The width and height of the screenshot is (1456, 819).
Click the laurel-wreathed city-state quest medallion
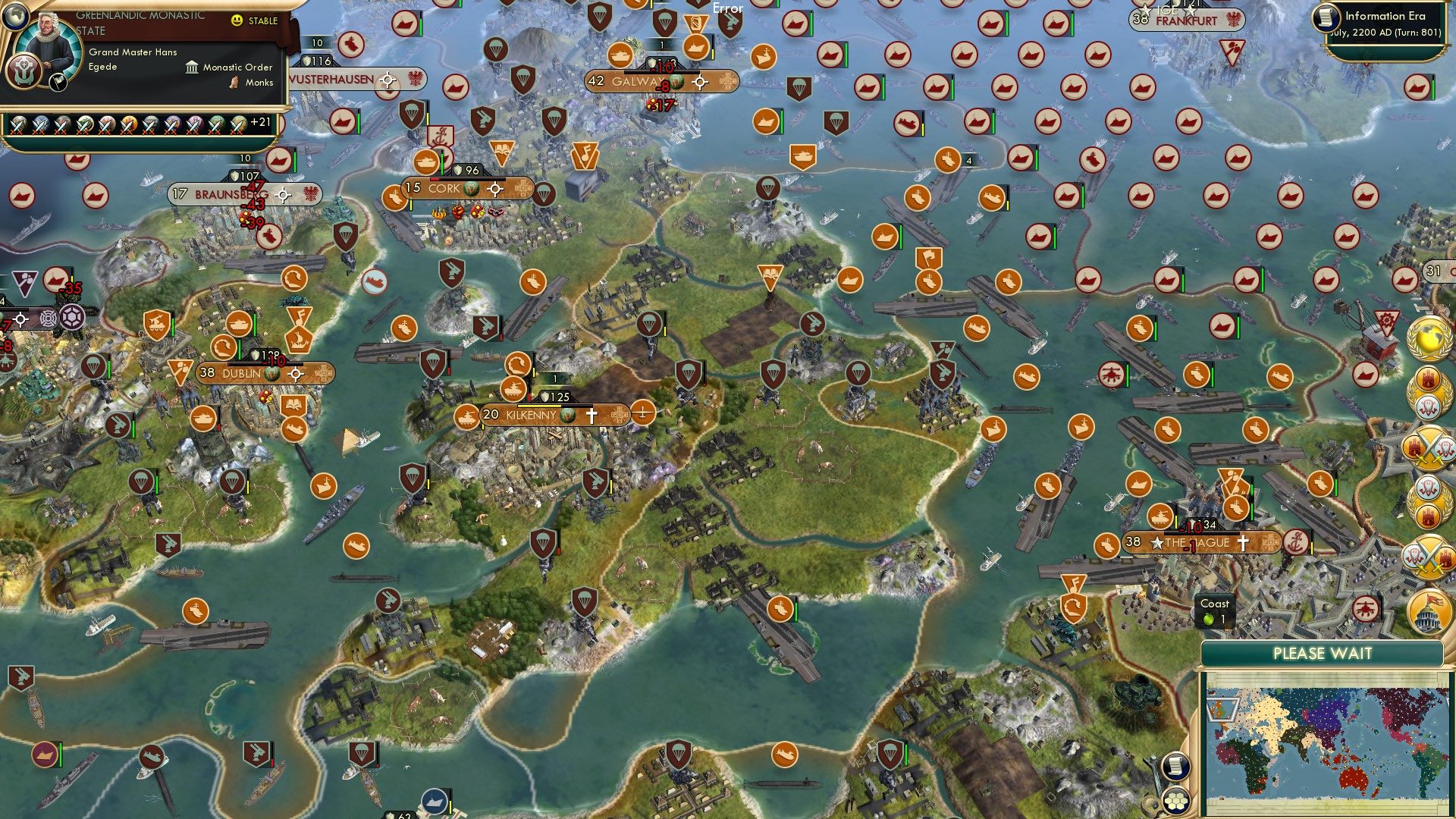click(x=1430, y=394)
